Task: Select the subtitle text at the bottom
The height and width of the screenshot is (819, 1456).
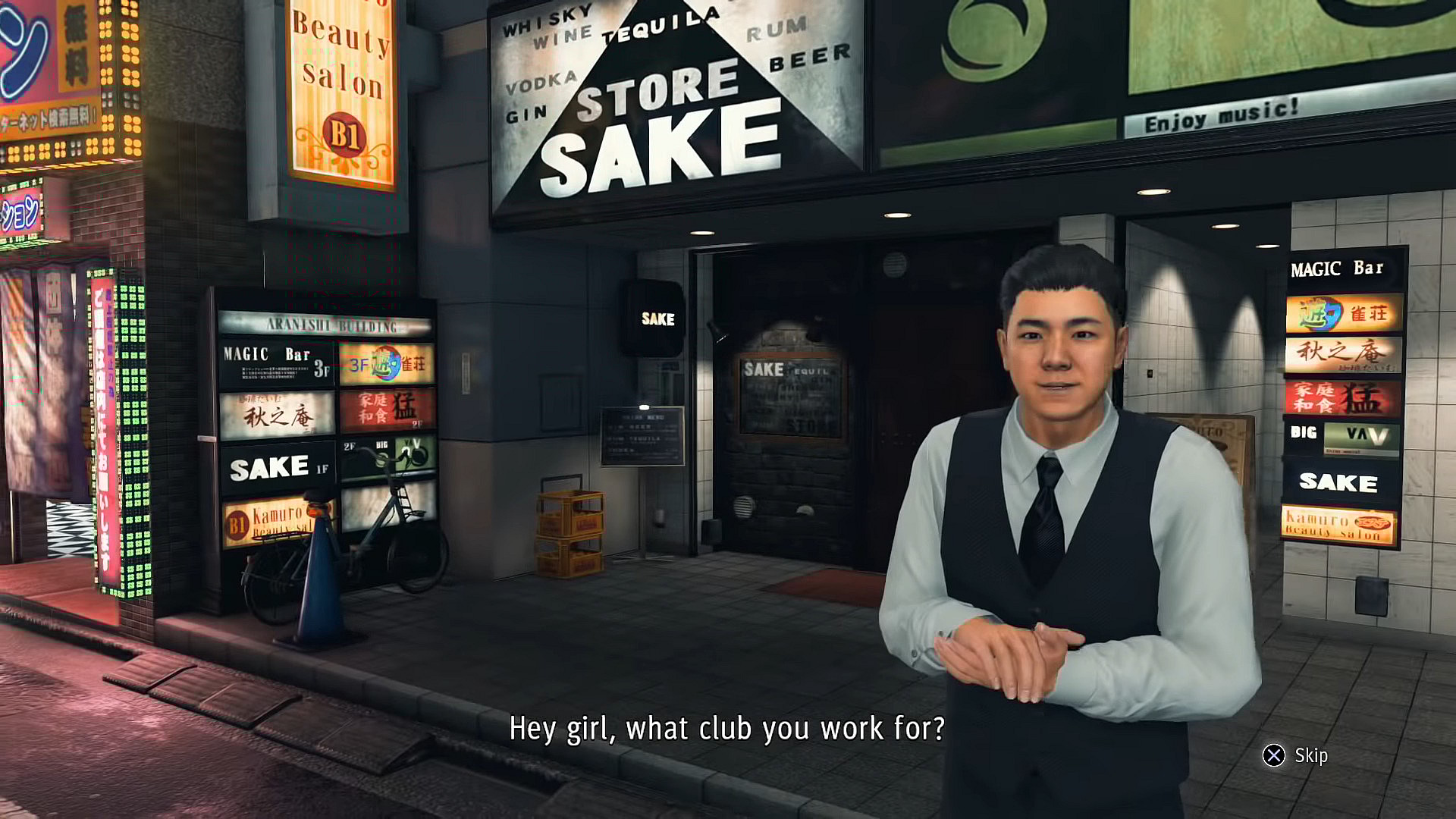Action: pos(728,728)
